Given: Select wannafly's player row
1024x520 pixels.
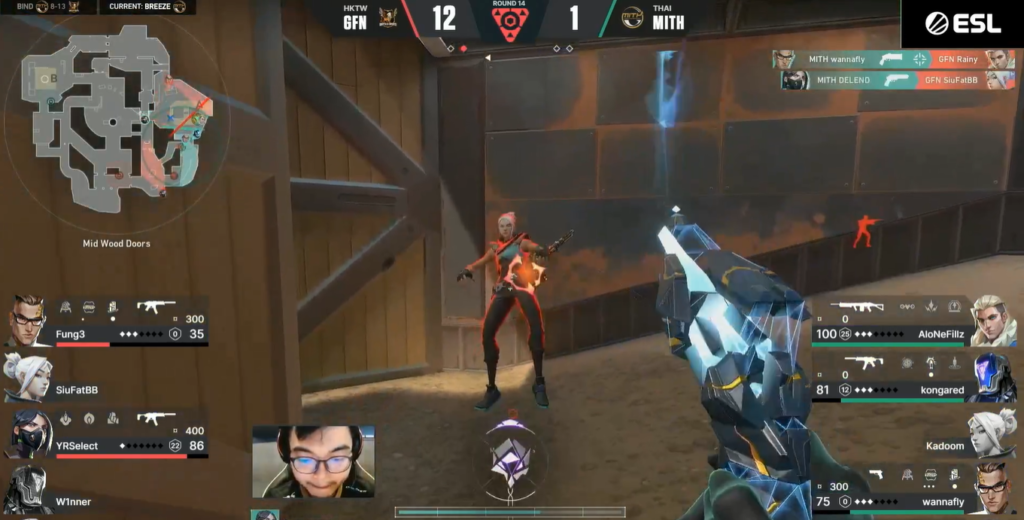Looking at the screenshot, I should coord(914,489).
